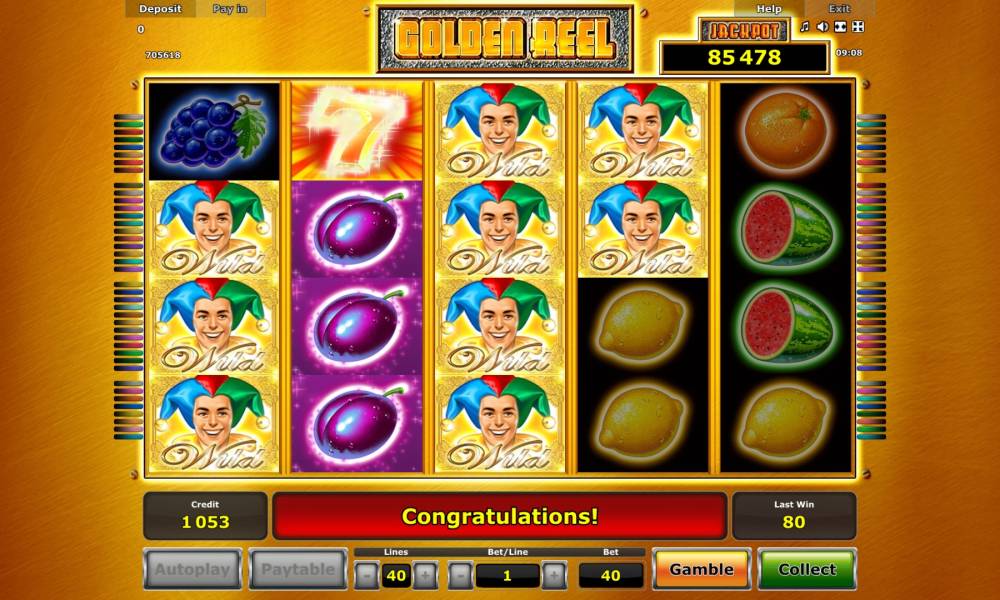Gamble the last win
Viewport: 1000px width, 600px height.
701,569
